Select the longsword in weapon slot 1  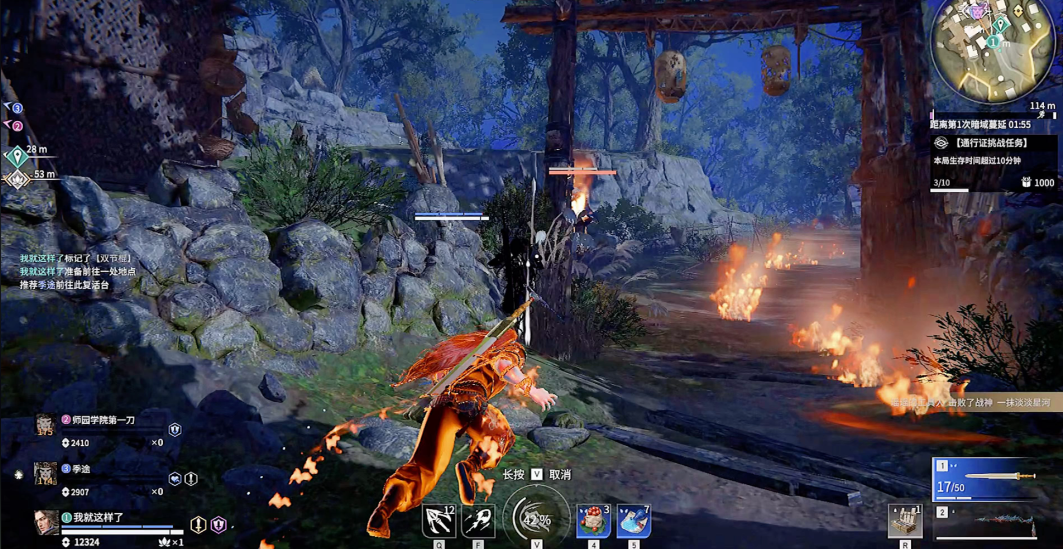point(994,479)
